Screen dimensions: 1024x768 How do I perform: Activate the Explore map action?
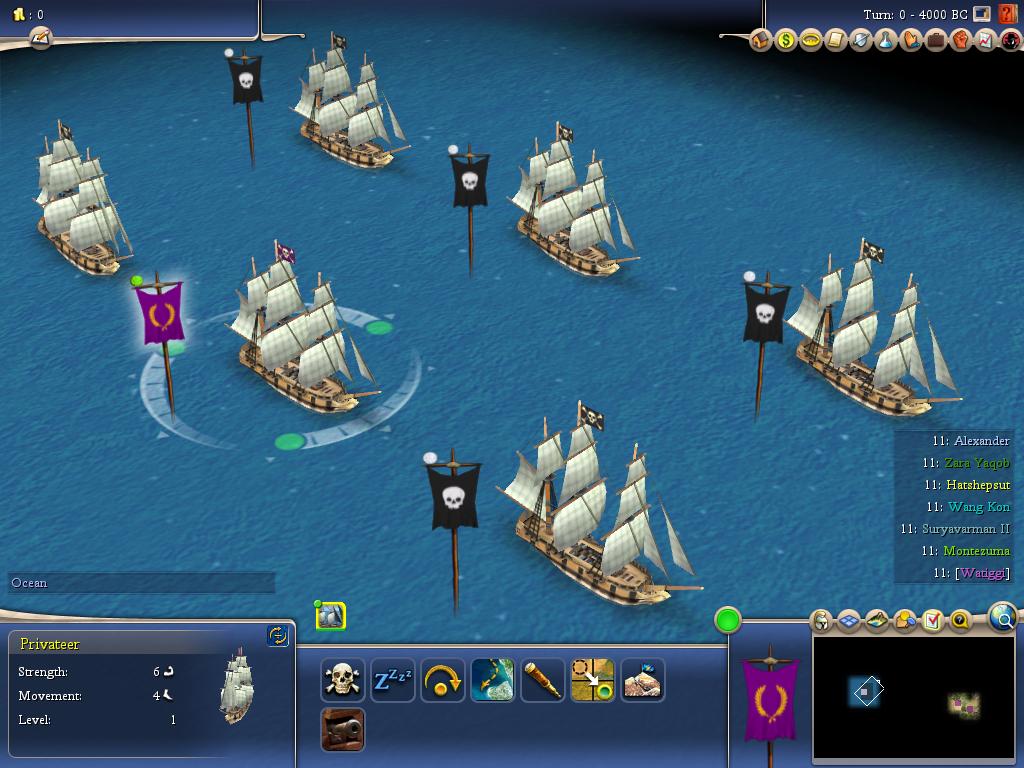point(493,680)
